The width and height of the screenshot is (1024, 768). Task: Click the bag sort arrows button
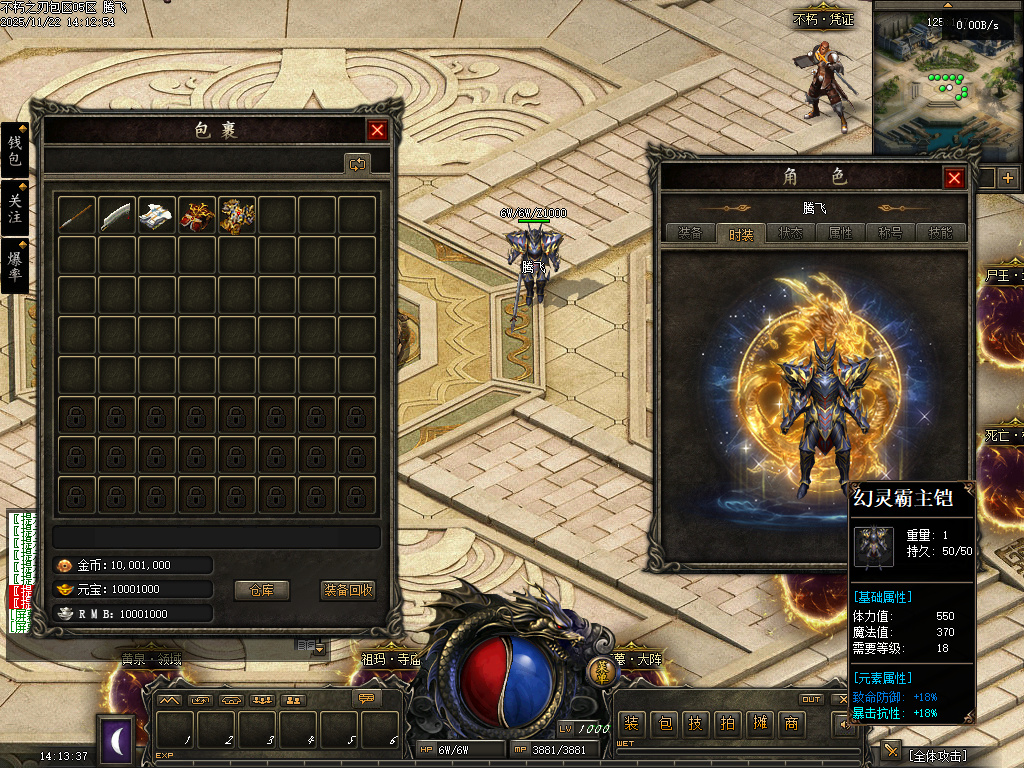coord(357,163)
